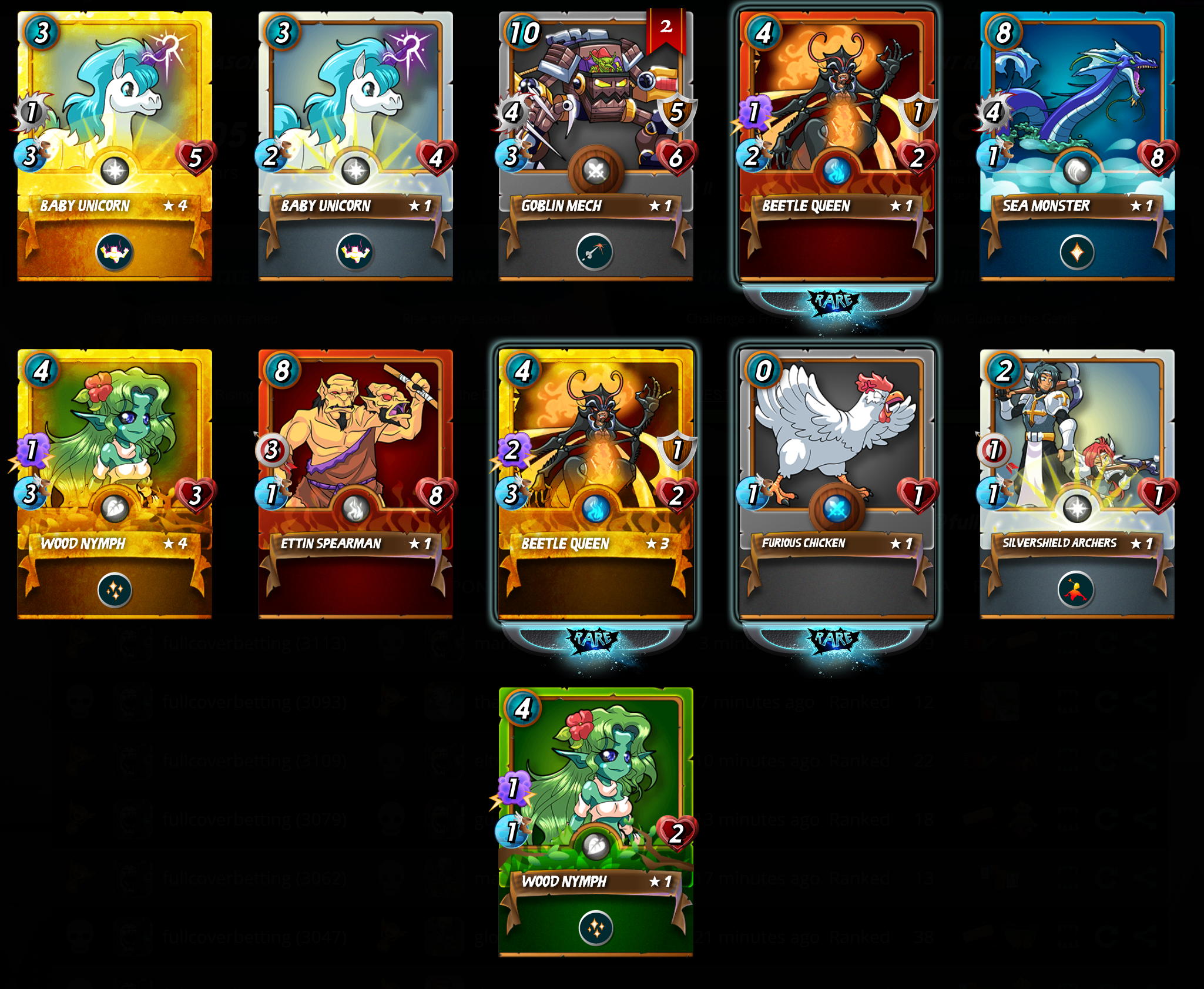
Task: Choose the silver-framed Baby Unicorn level 1 card
Action: 356,146
